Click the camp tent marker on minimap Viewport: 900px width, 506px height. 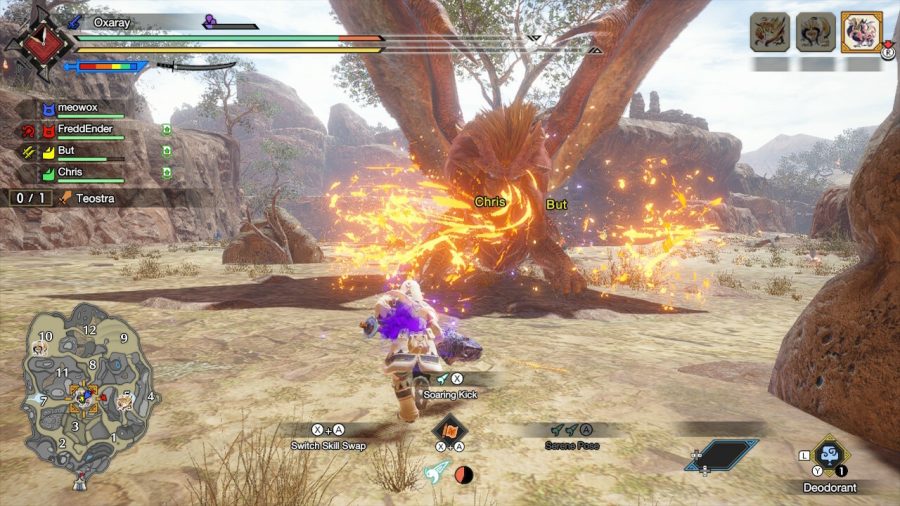tap(79, 482)
